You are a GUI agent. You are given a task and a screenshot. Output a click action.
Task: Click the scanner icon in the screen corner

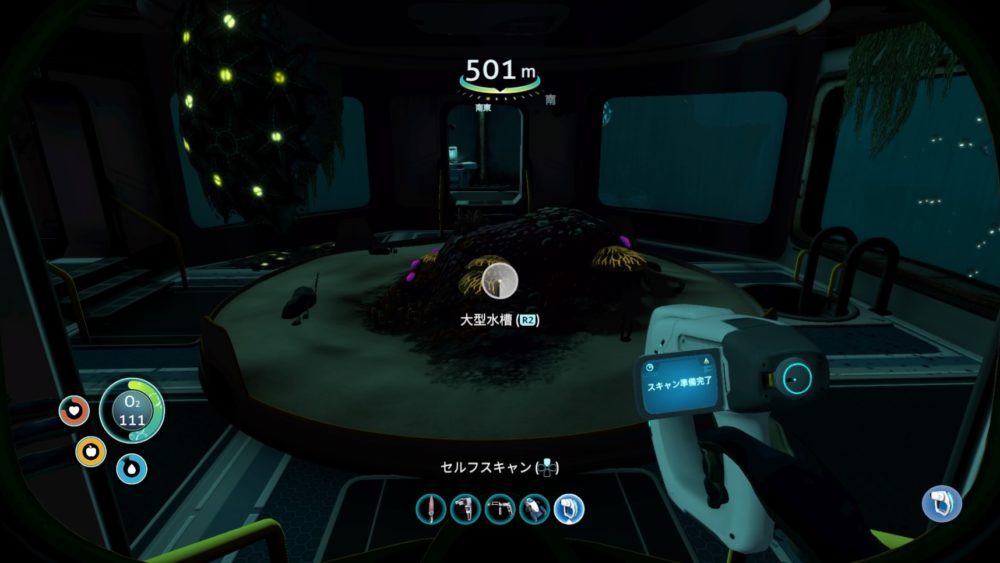tap(940, 503)
